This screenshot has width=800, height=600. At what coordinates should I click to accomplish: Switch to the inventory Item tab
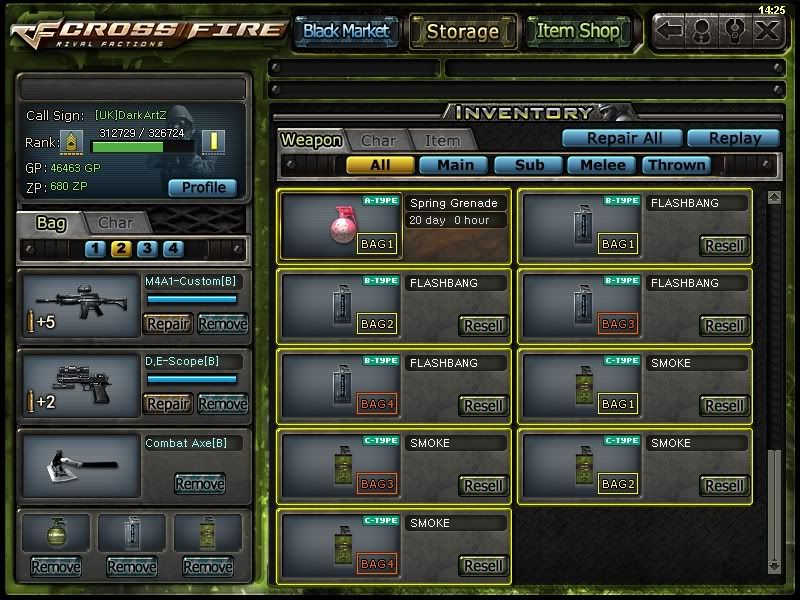click(x=442, y=141)
